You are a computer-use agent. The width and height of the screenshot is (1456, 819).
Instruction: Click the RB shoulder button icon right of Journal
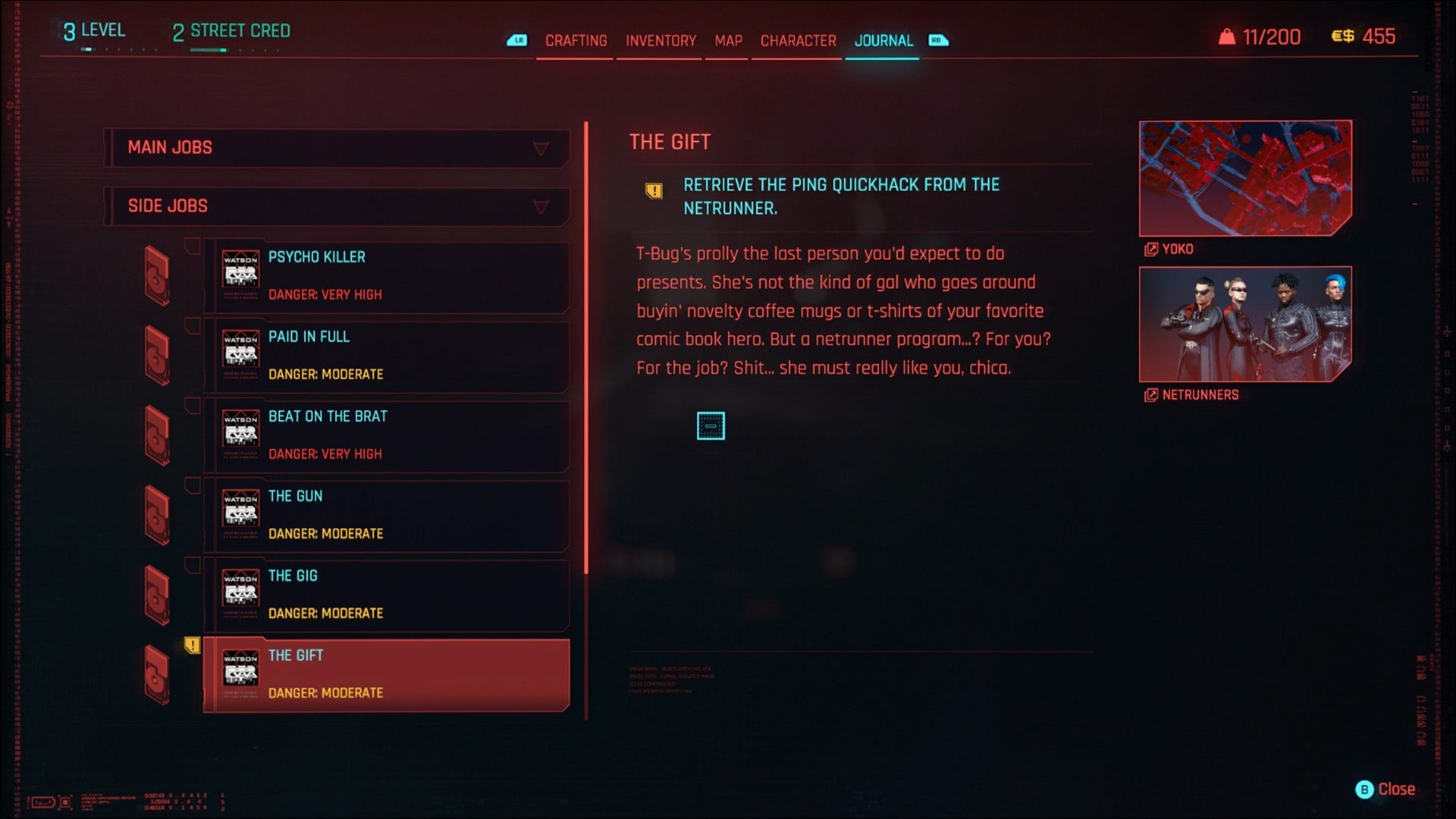(x=937, y=42)
